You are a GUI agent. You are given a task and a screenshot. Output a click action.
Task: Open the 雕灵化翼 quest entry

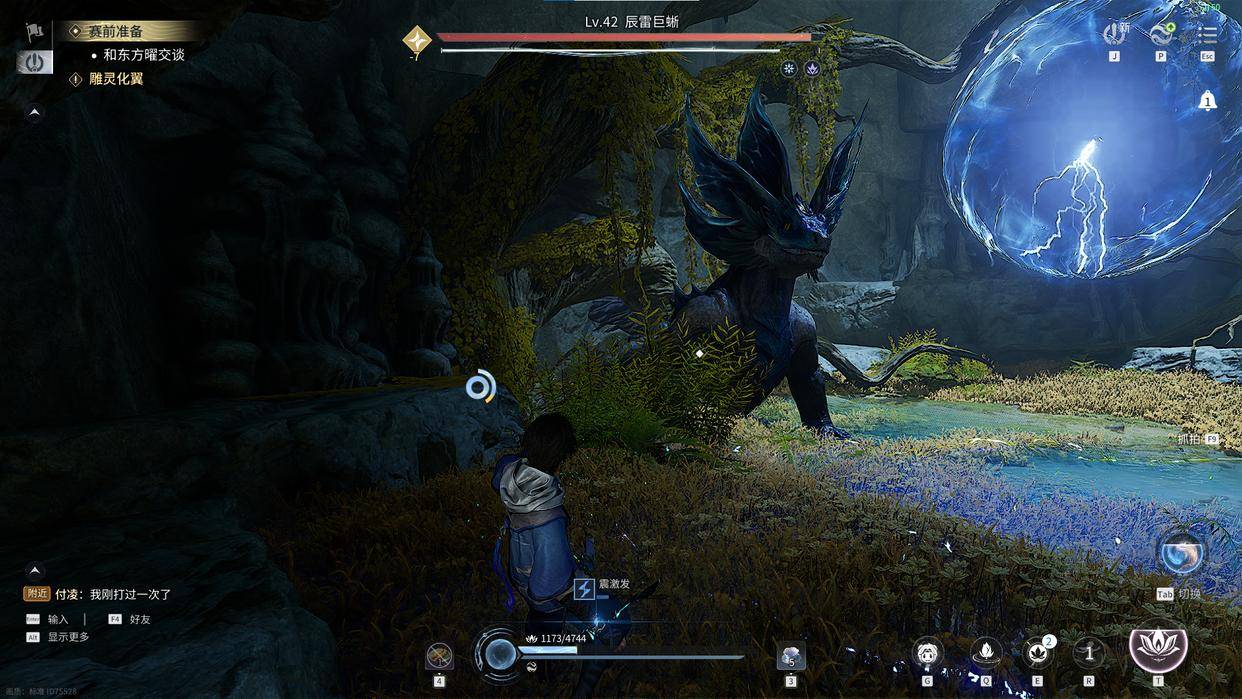[116, 79]
